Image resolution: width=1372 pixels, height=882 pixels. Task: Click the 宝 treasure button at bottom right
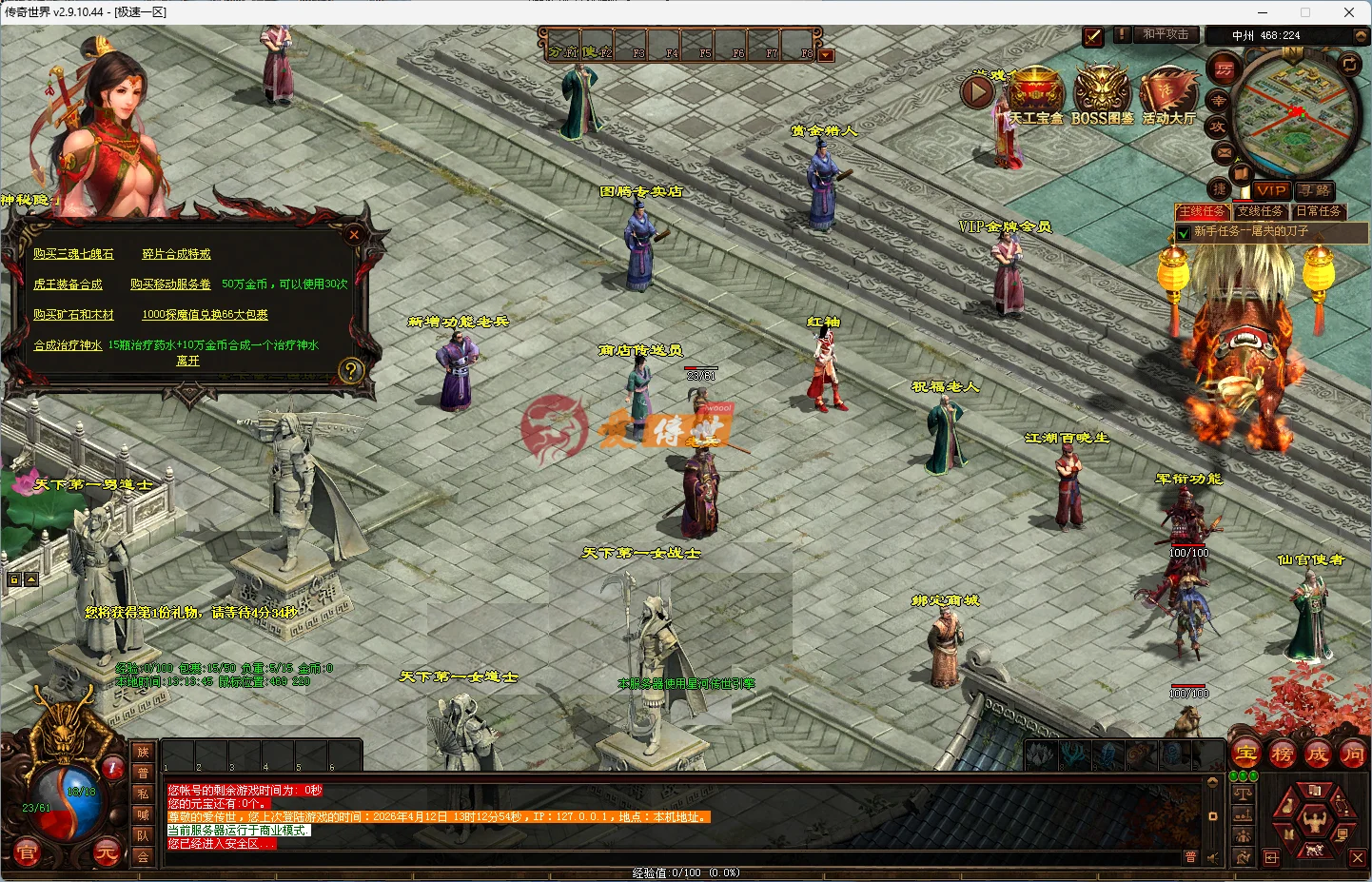click(1245, 754)
